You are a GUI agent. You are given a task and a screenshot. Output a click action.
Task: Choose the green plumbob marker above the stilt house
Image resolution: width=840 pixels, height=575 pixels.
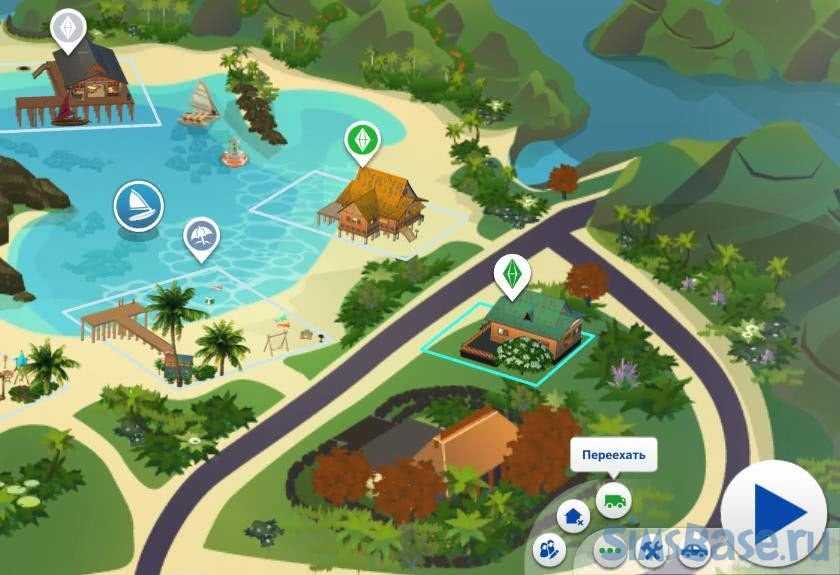click(360, 140)
